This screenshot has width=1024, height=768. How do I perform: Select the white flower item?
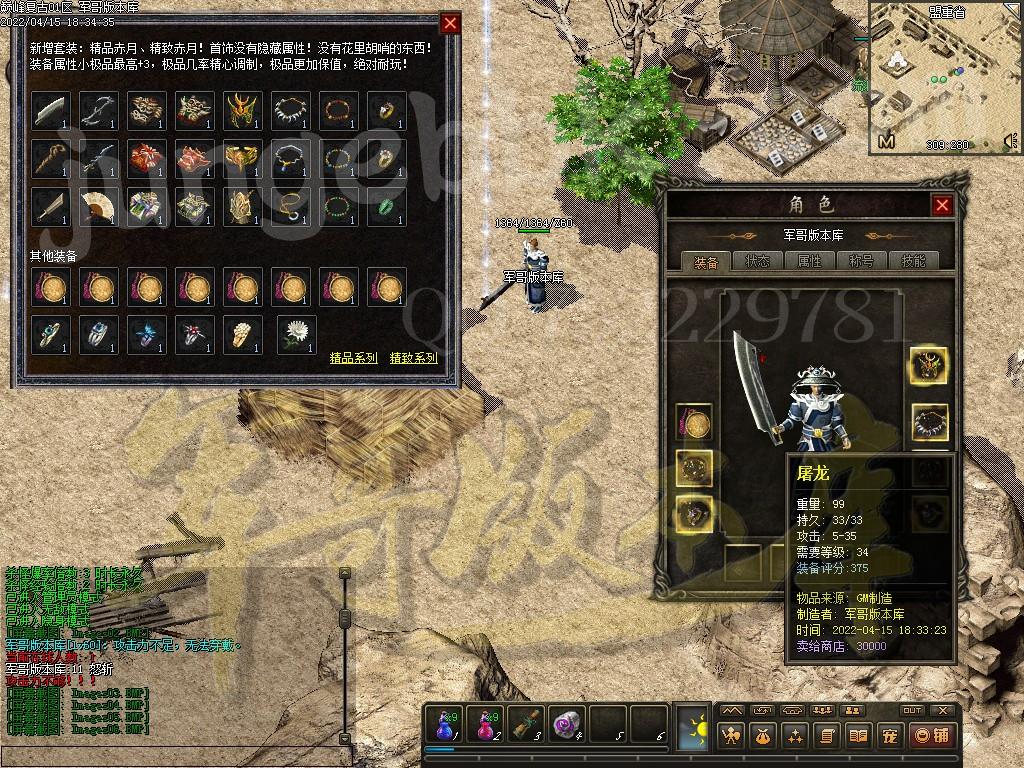[296, 335]
